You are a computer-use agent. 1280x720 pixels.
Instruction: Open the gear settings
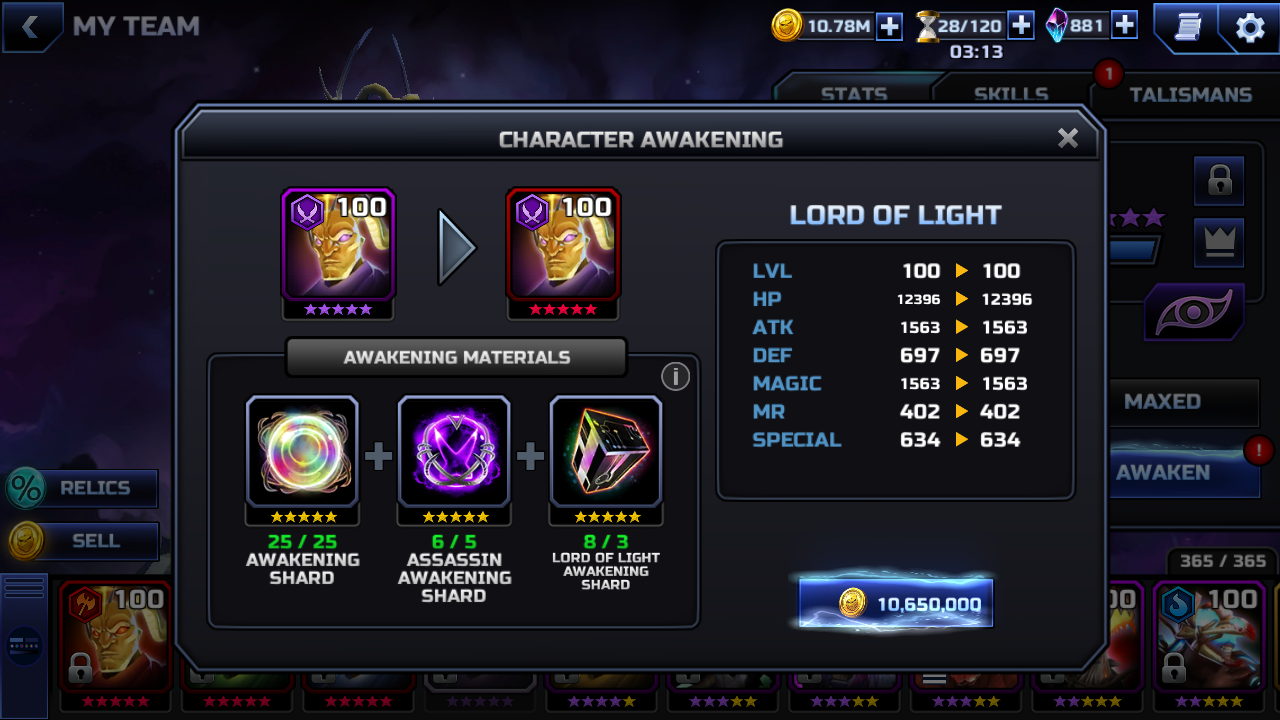click(x=1250, y=28)
